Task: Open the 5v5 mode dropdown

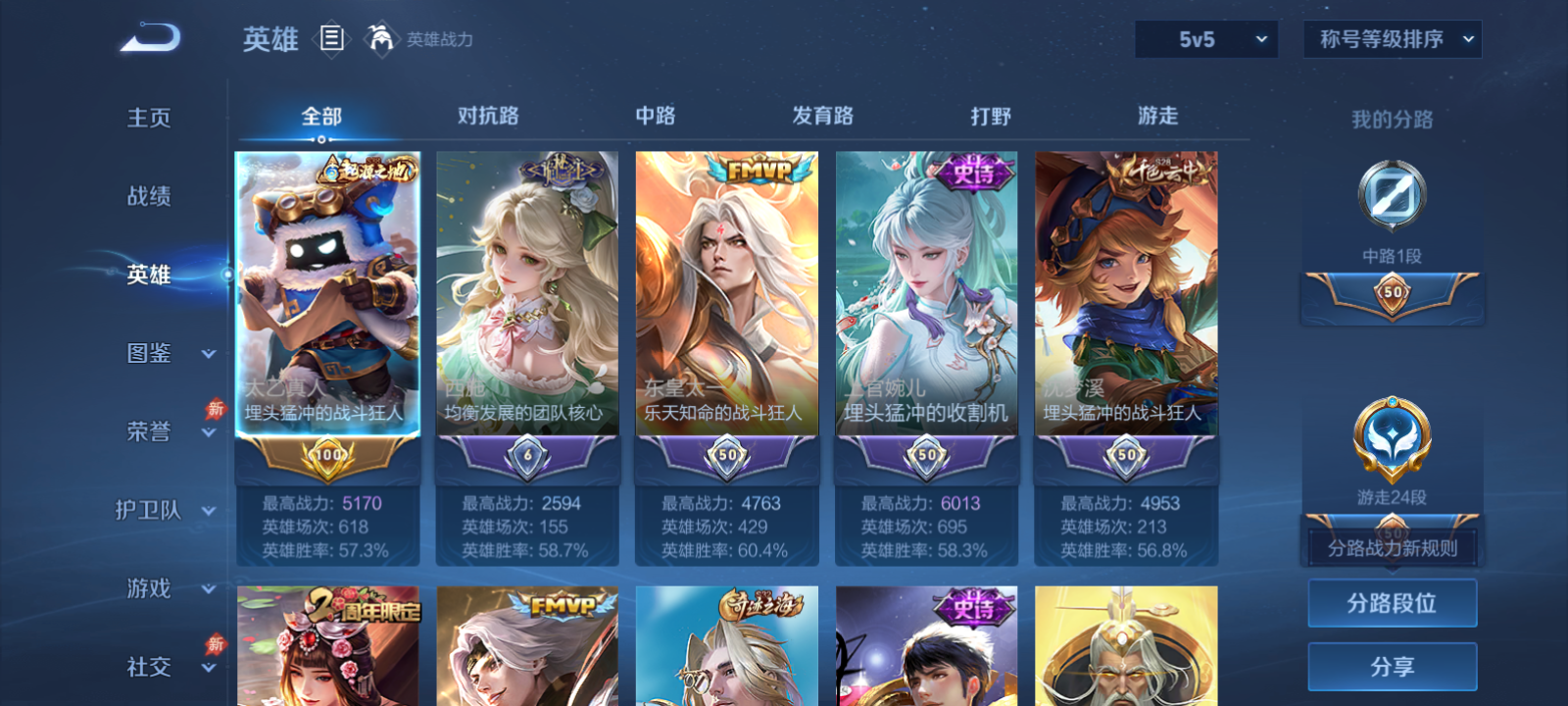Action: click(1205, 39)
